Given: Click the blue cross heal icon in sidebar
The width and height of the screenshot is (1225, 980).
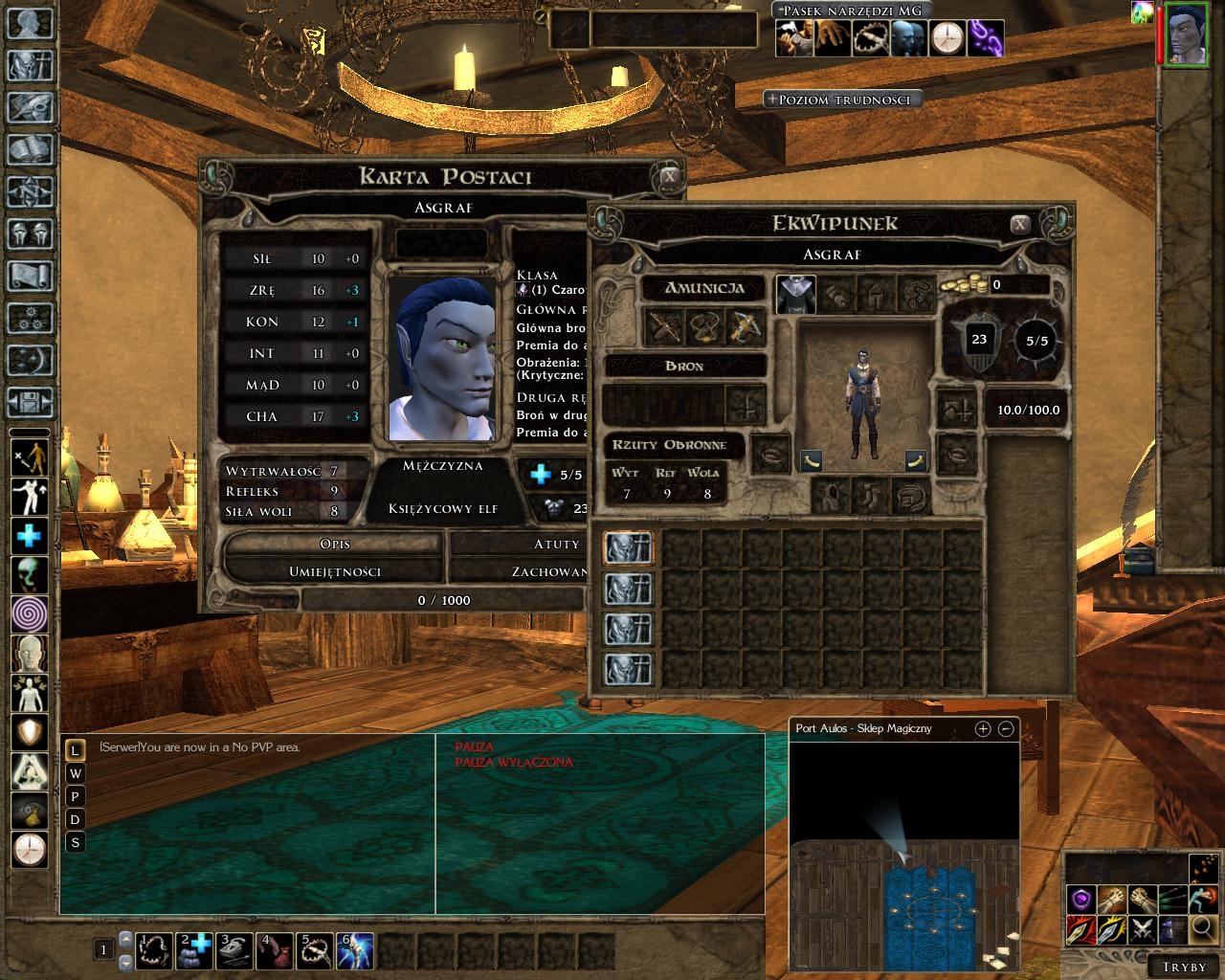Looking at the screenshot, I should (x=30, y=536).
